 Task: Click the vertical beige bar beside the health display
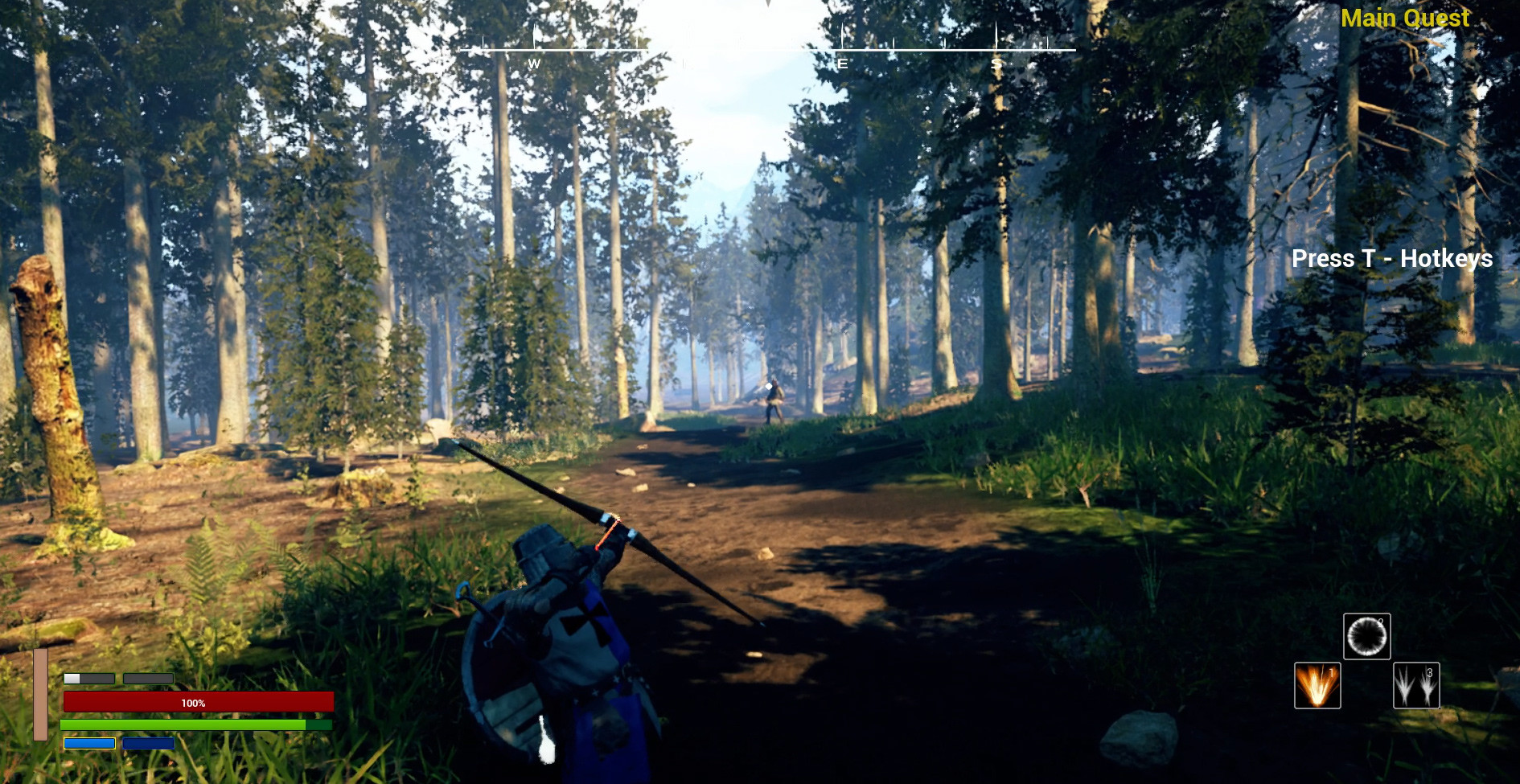[x=40, y=700]
